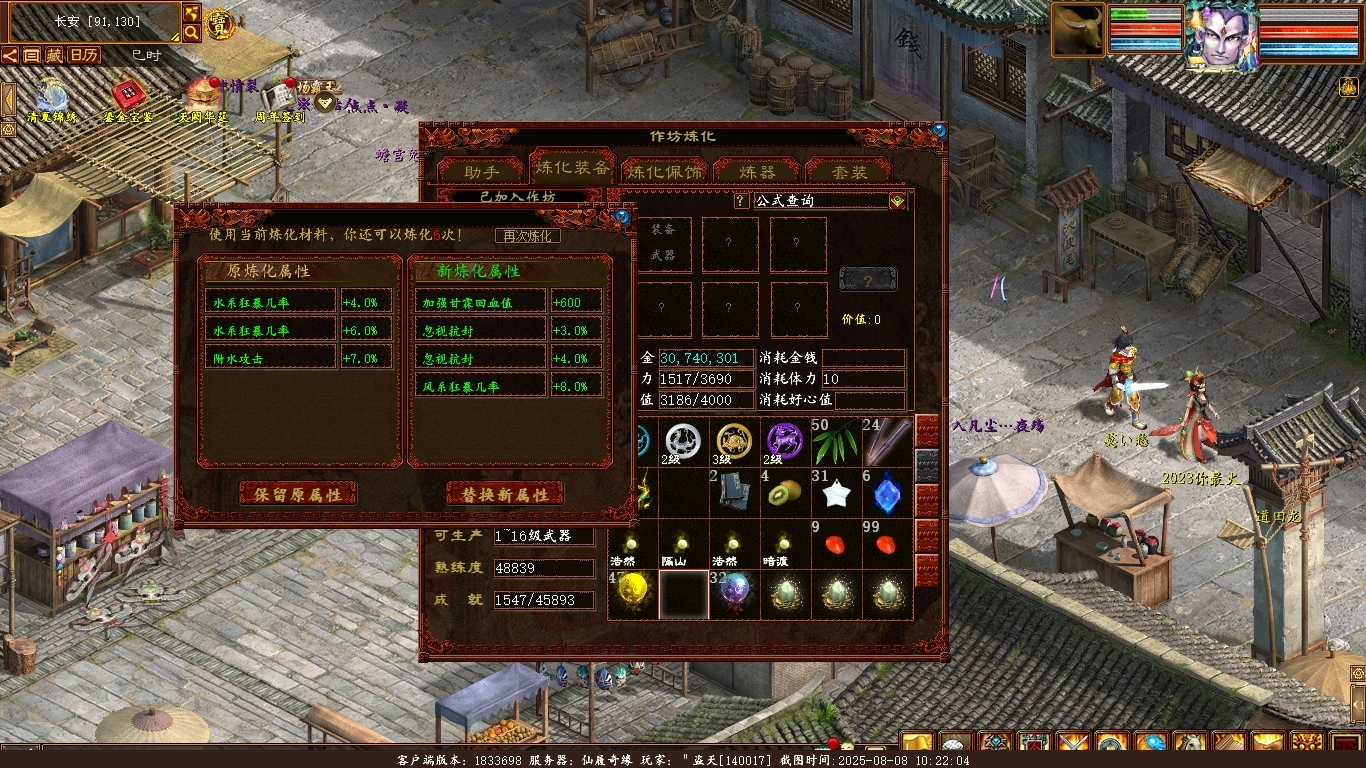The width and height of the screenshot is (1366, 768).
Task: Open the 公式查询 formula dropdown
Action: click(897, 201)
